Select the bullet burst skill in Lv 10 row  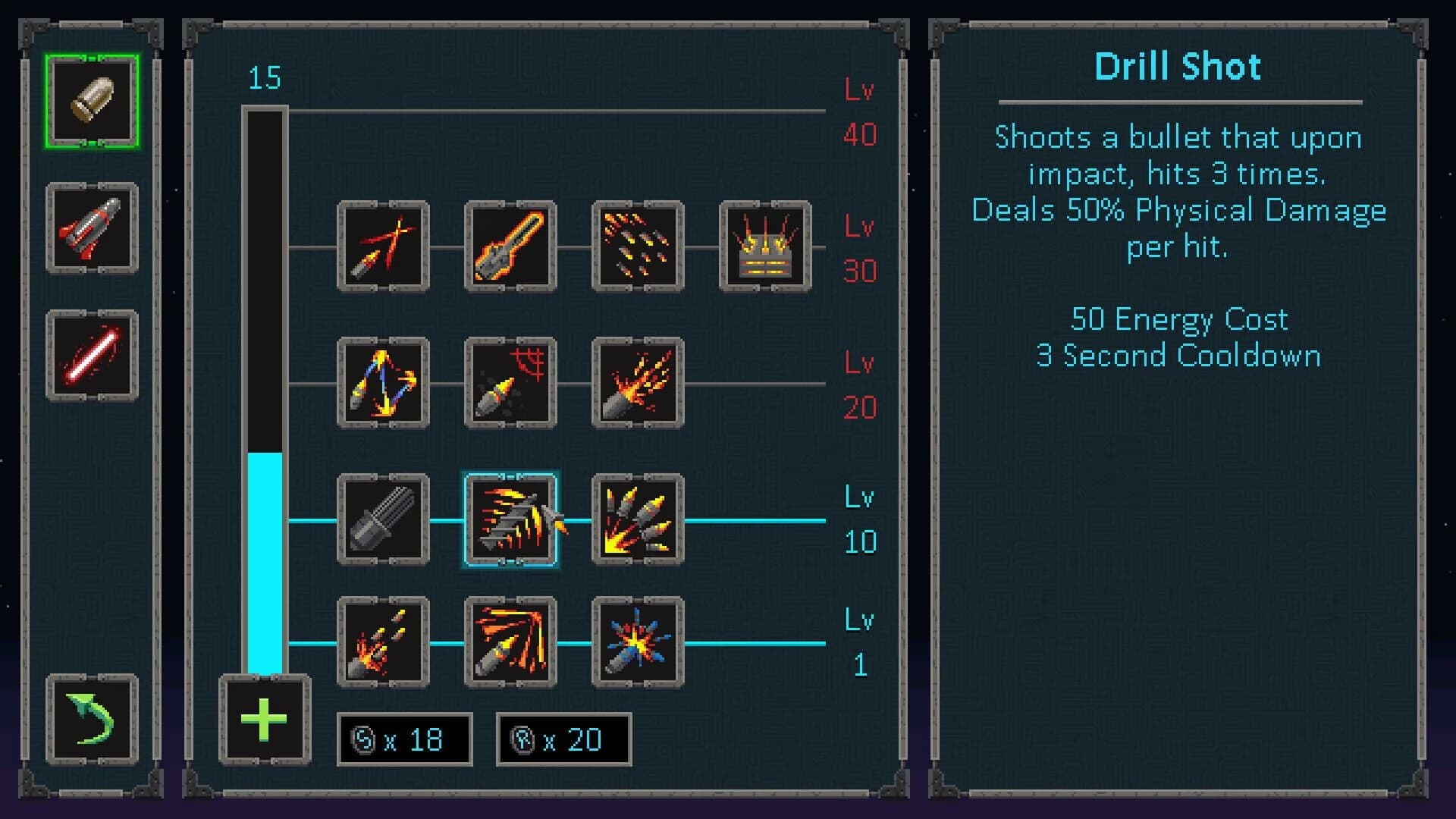click(x=638, y=520)
